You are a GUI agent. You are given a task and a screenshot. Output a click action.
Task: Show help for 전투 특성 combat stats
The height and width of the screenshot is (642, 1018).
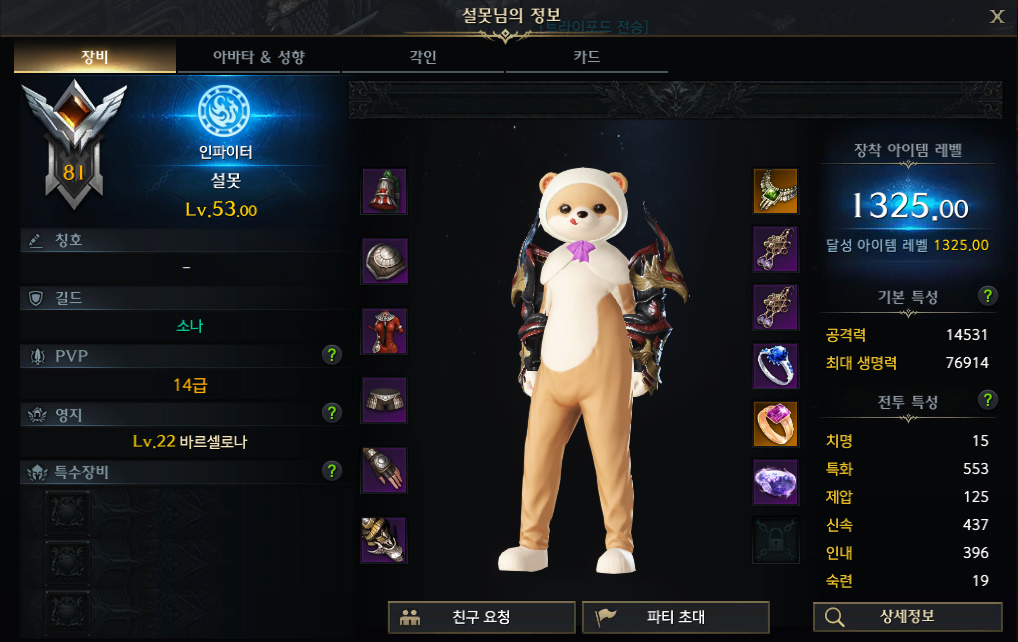pyautogui.click(x=988, y=400)
